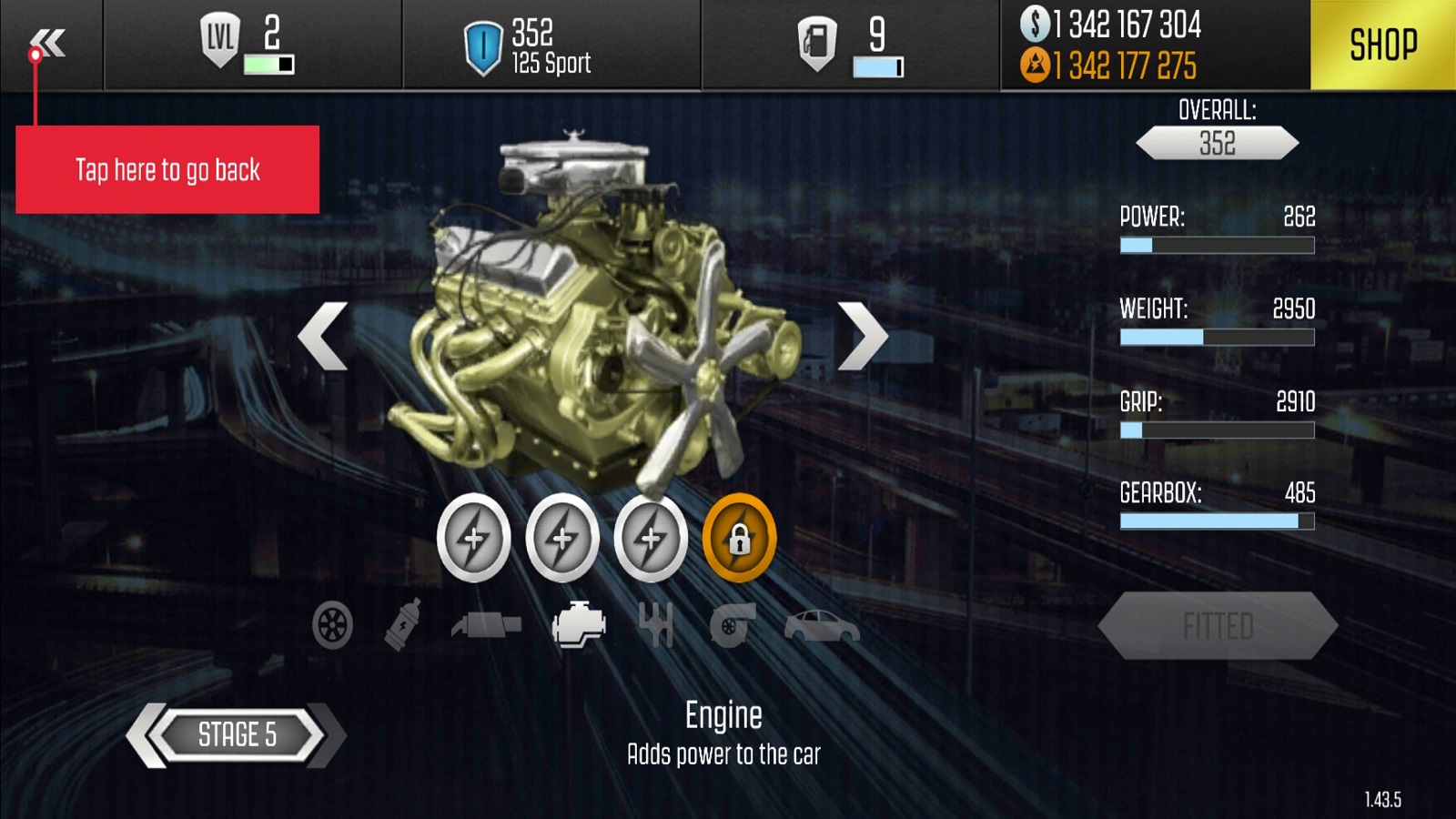Open the exhaust upgrade category
The image size is (1456, 819).
pos(487,625)
